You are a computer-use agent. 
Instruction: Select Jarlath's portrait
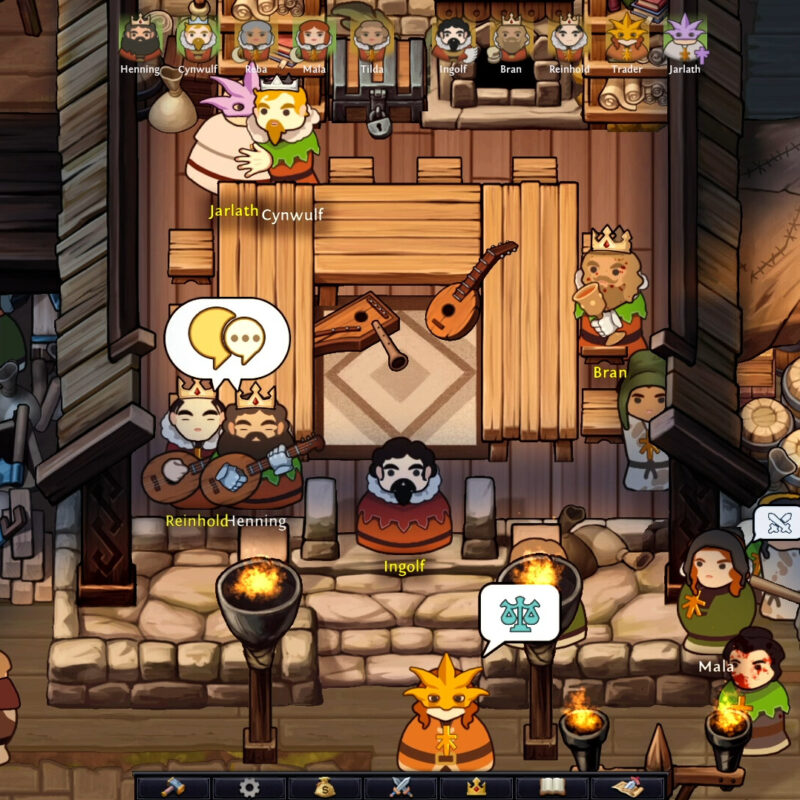click(x=685, y=40)
